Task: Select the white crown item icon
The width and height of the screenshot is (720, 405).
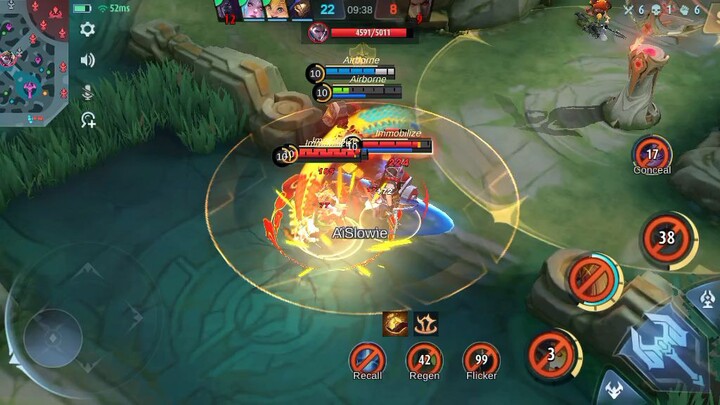Action: click(426, 323)
